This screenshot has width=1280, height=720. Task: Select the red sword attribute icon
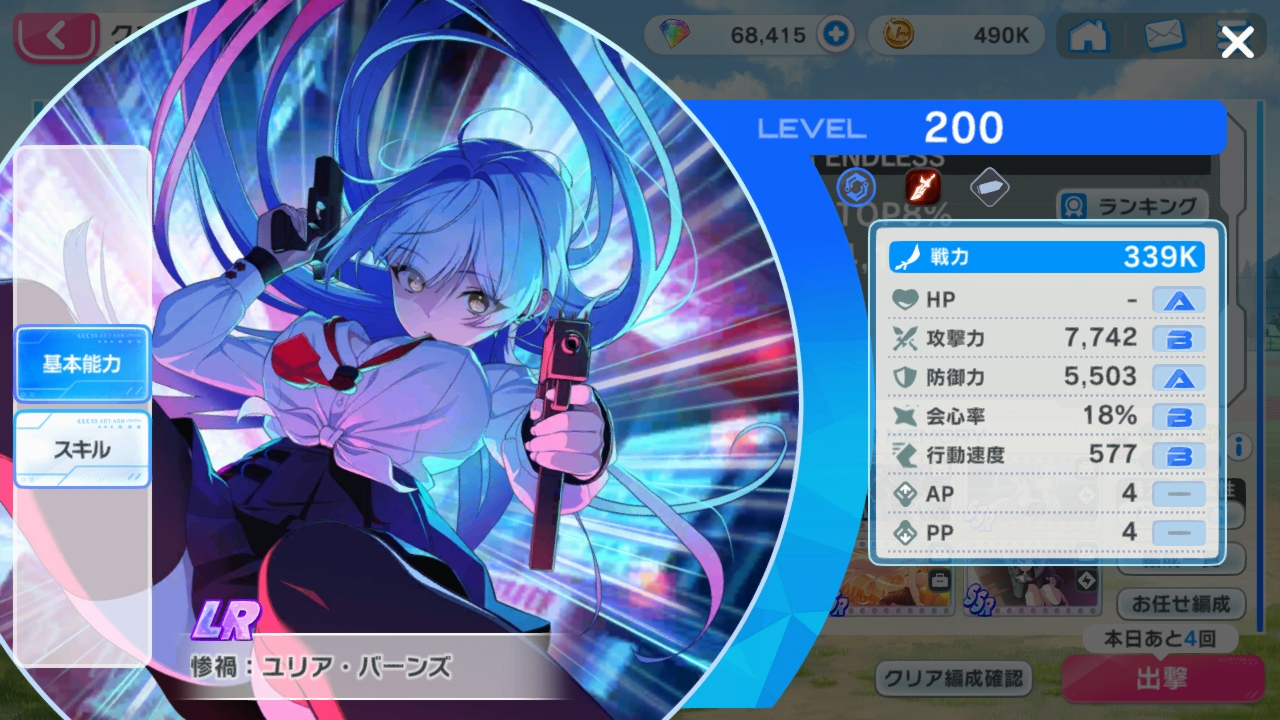point(920,187)
